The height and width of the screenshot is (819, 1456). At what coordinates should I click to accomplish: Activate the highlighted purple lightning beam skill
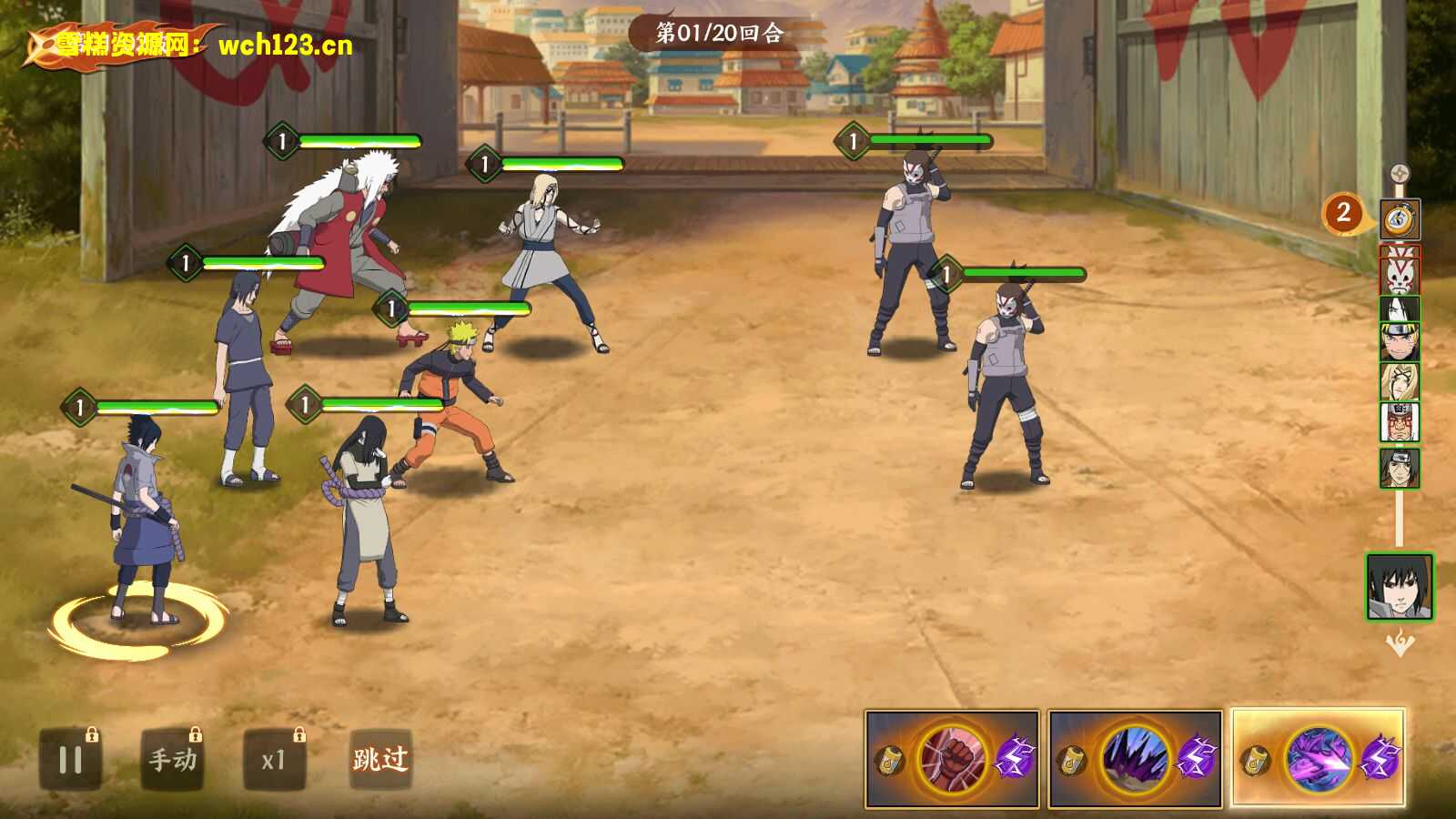(x=1319, y=759)
